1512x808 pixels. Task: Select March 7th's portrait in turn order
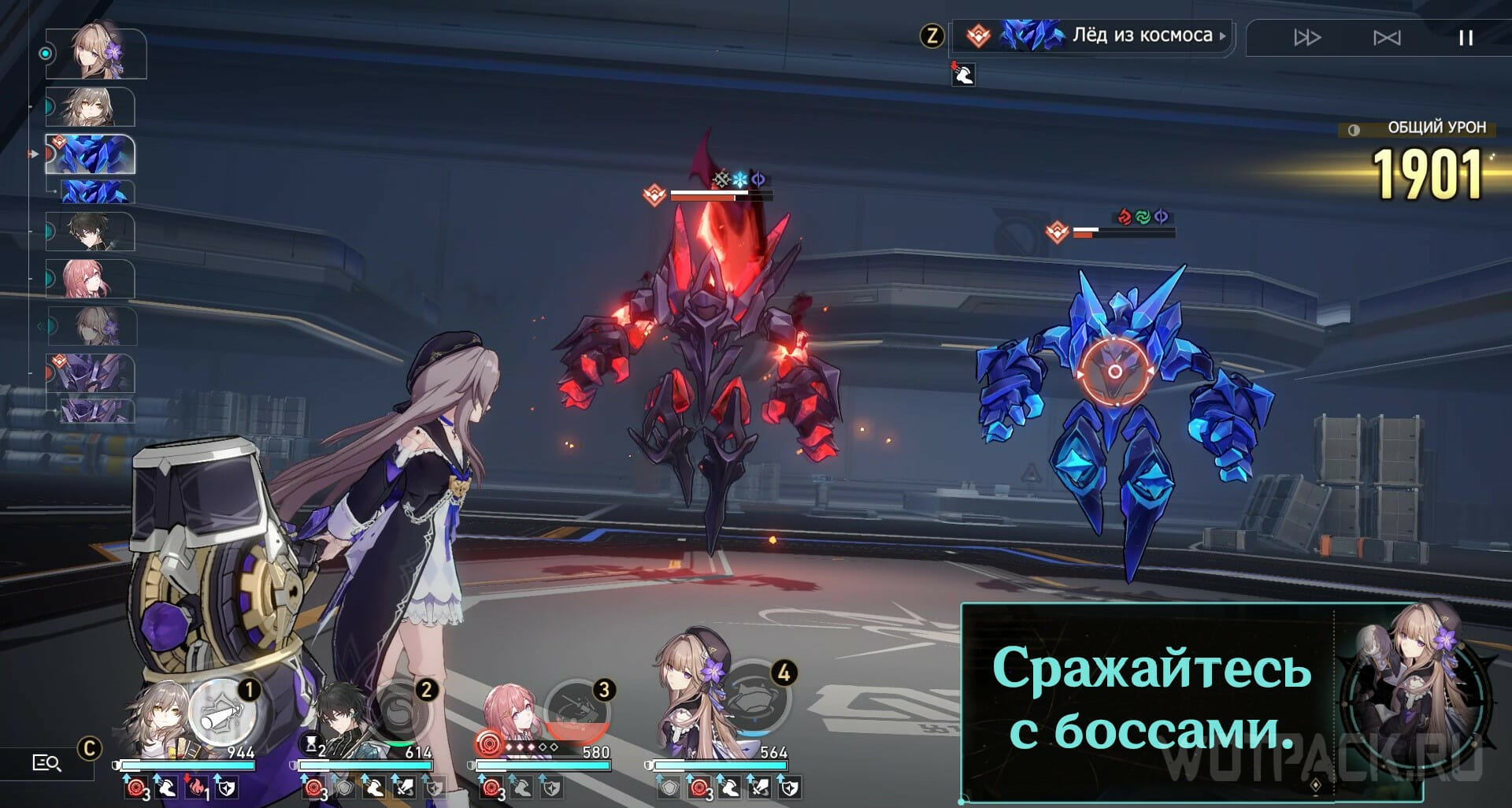(91, 279)
